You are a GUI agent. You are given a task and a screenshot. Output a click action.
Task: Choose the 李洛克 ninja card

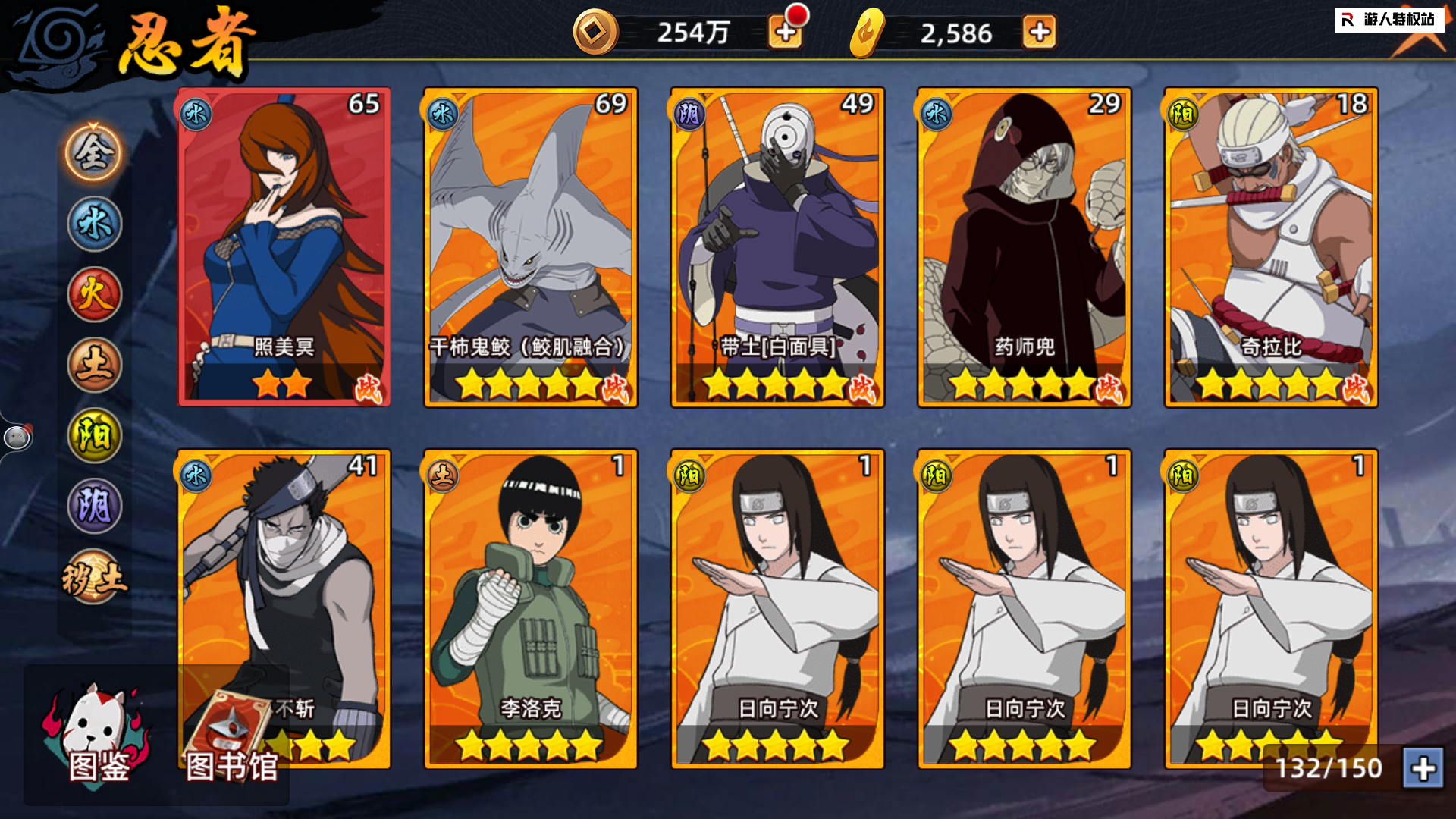click(x=530, y=608)
